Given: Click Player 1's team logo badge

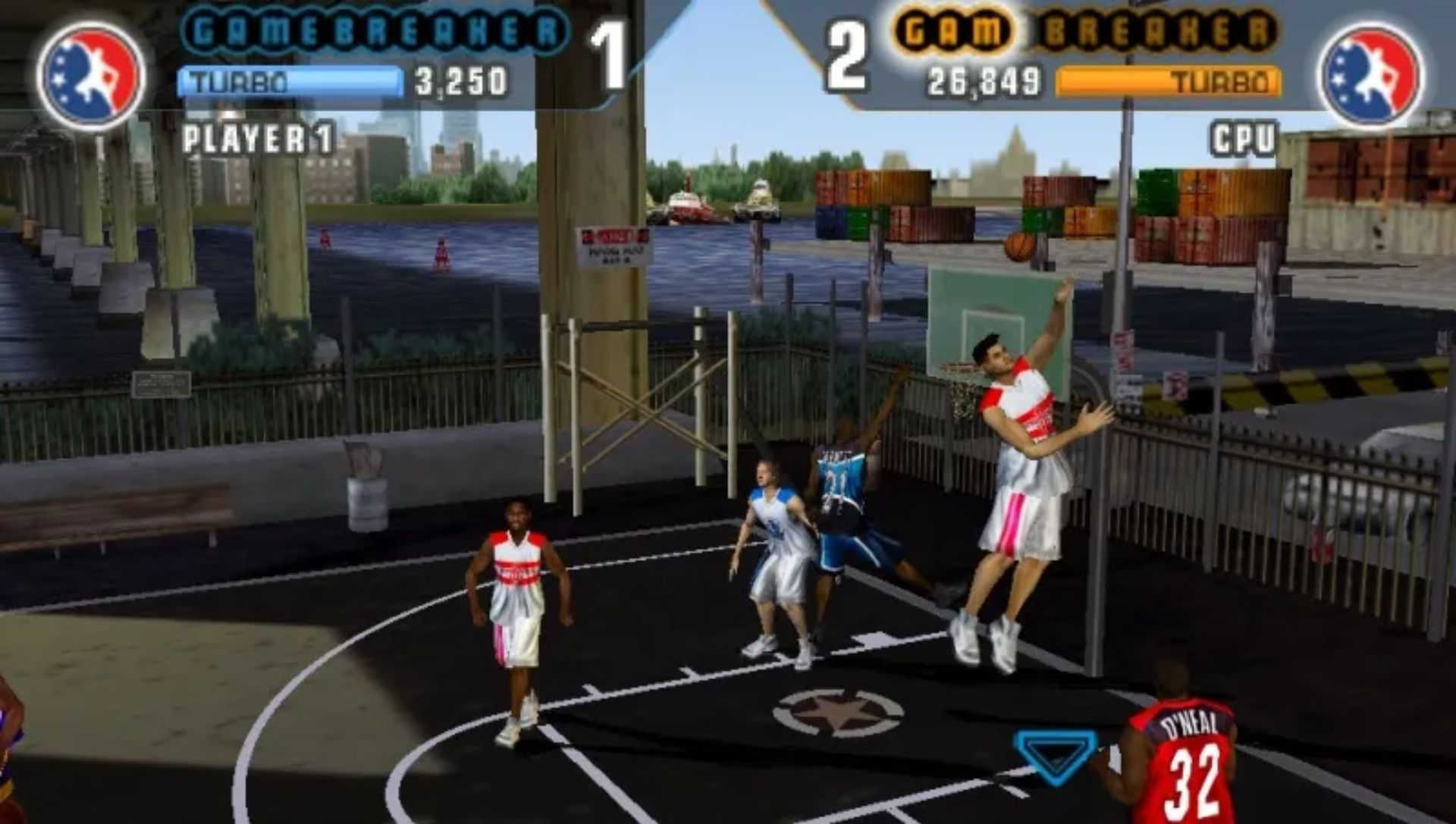Looking at the screenshot, I should [90, 75].
